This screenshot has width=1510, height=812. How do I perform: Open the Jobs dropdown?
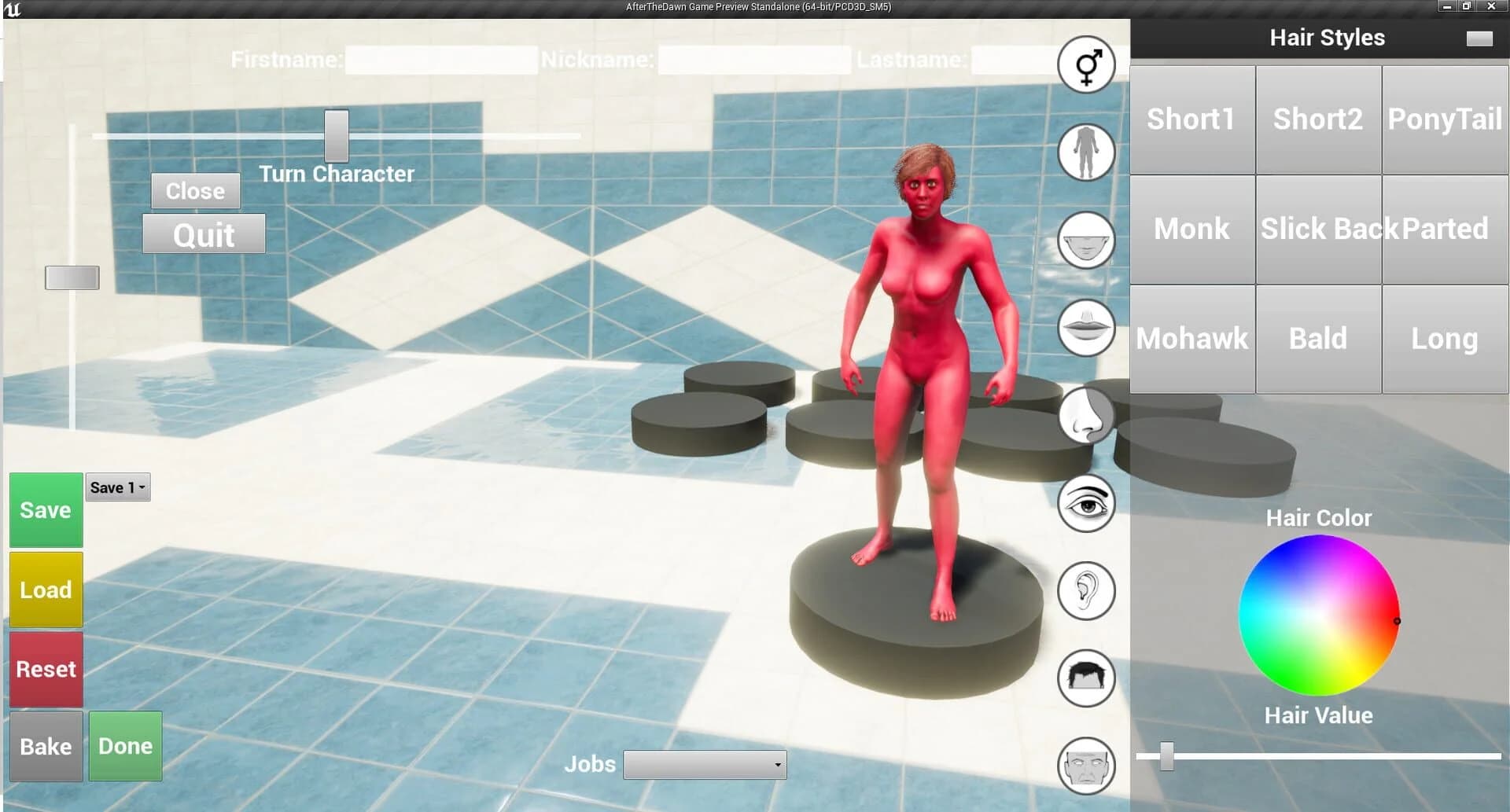click(x=704, y=764)
